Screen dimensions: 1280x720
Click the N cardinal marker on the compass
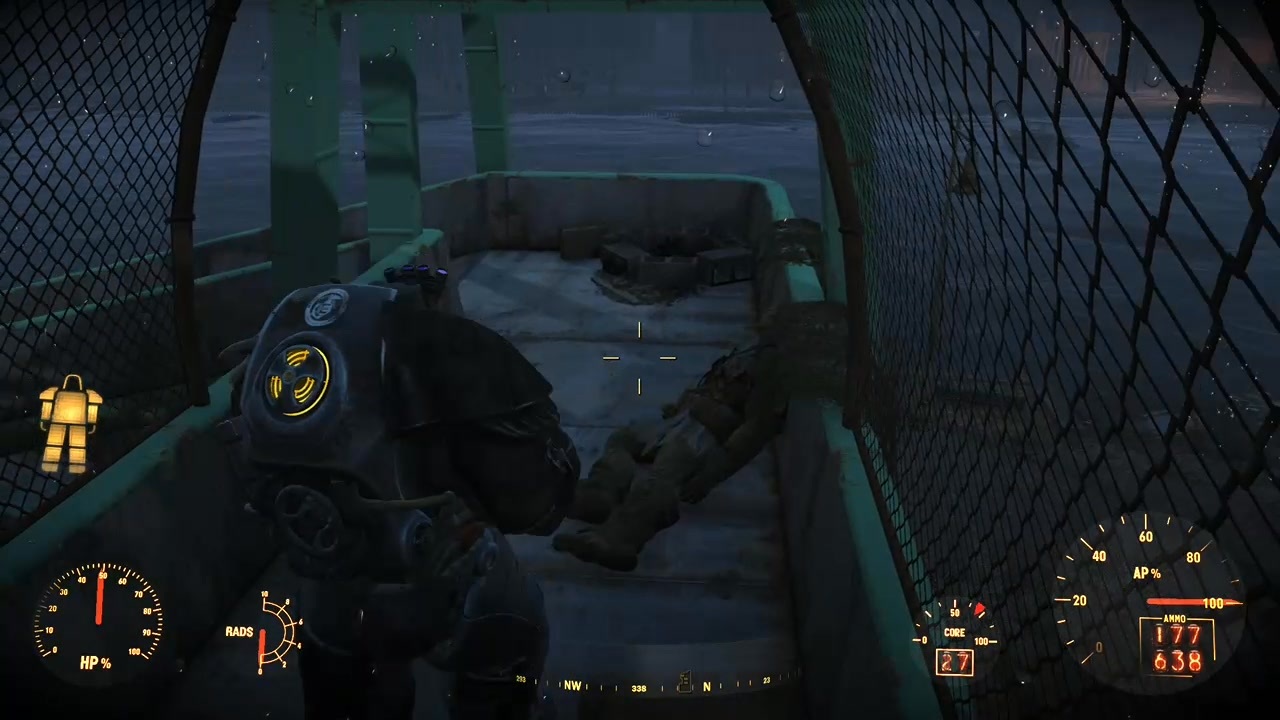tap(706, 688)
